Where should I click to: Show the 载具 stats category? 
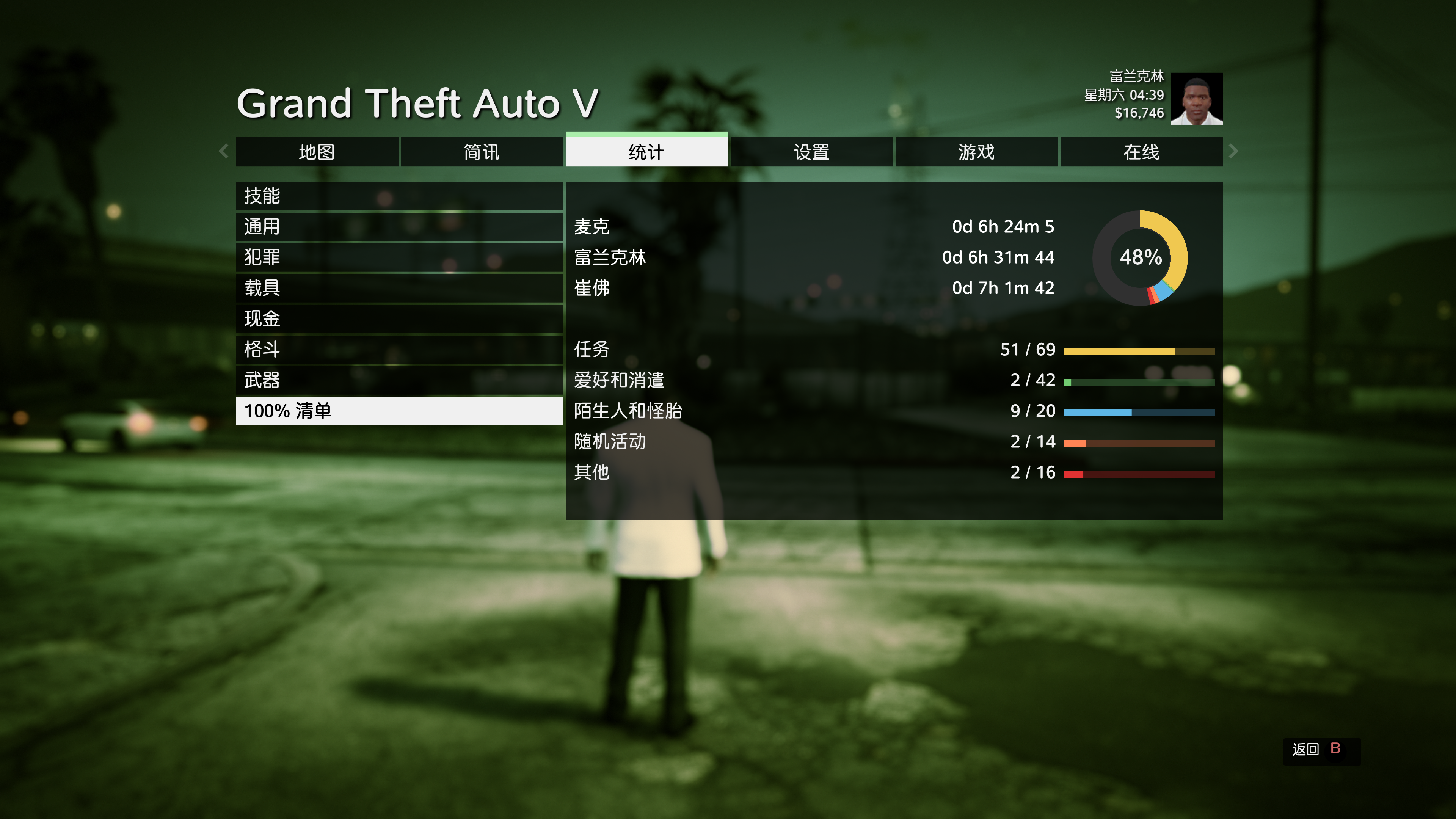point(399,288)
